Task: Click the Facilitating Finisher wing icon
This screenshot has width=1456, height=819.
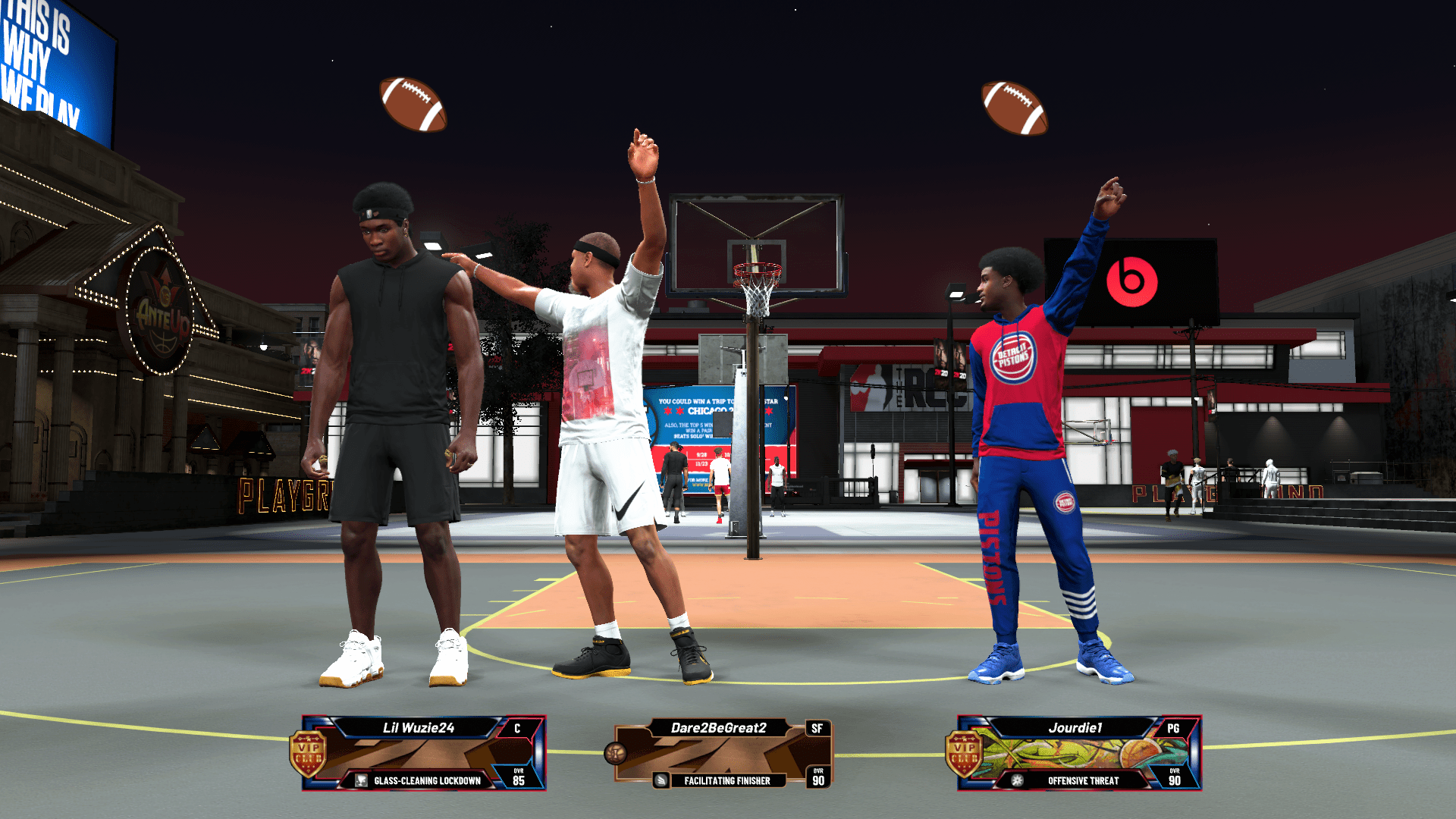Action: (661, 780)
